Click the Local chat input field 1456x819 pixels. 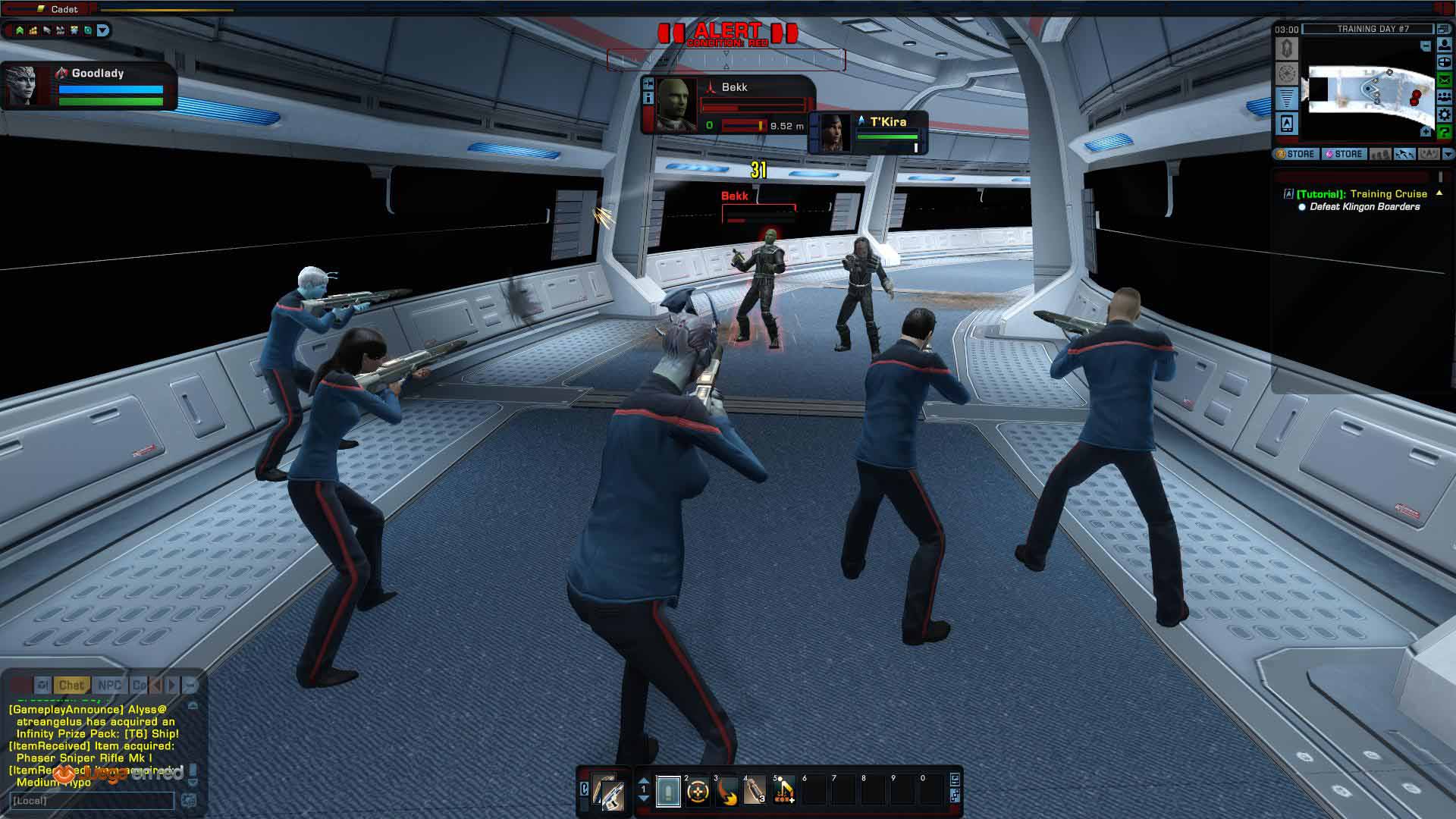93,801
